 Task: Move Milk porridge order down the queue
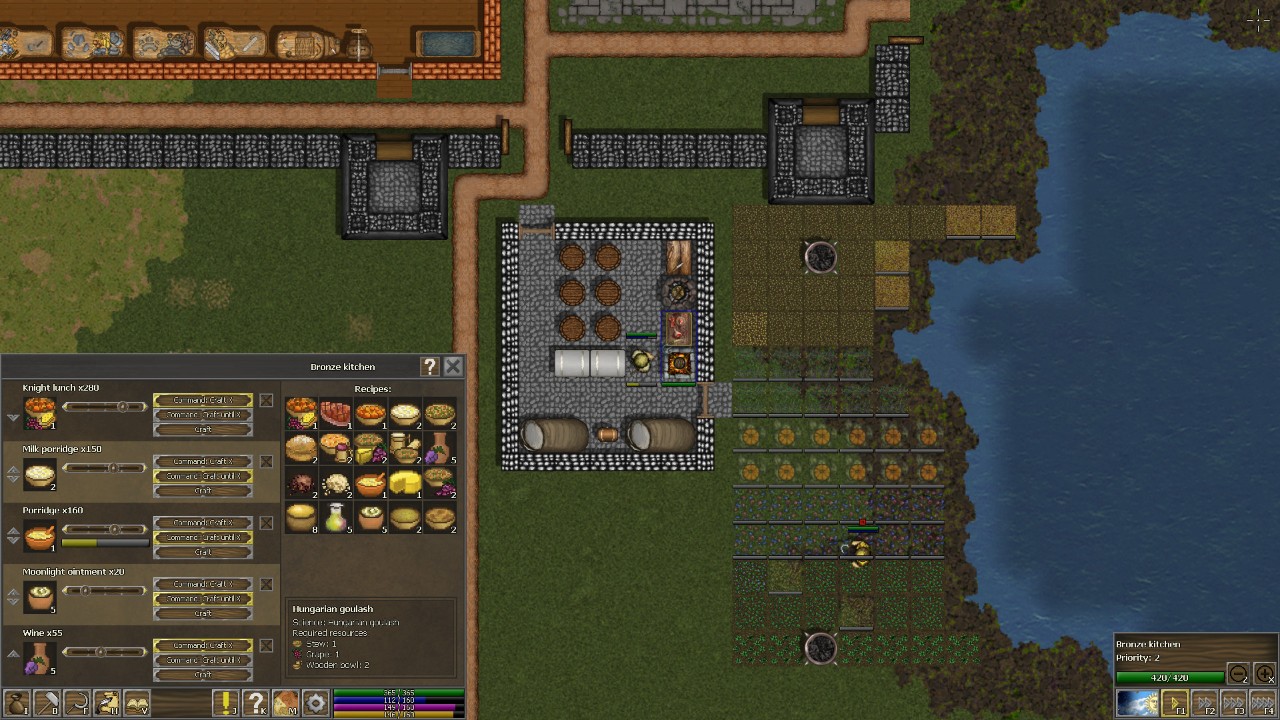13,480
